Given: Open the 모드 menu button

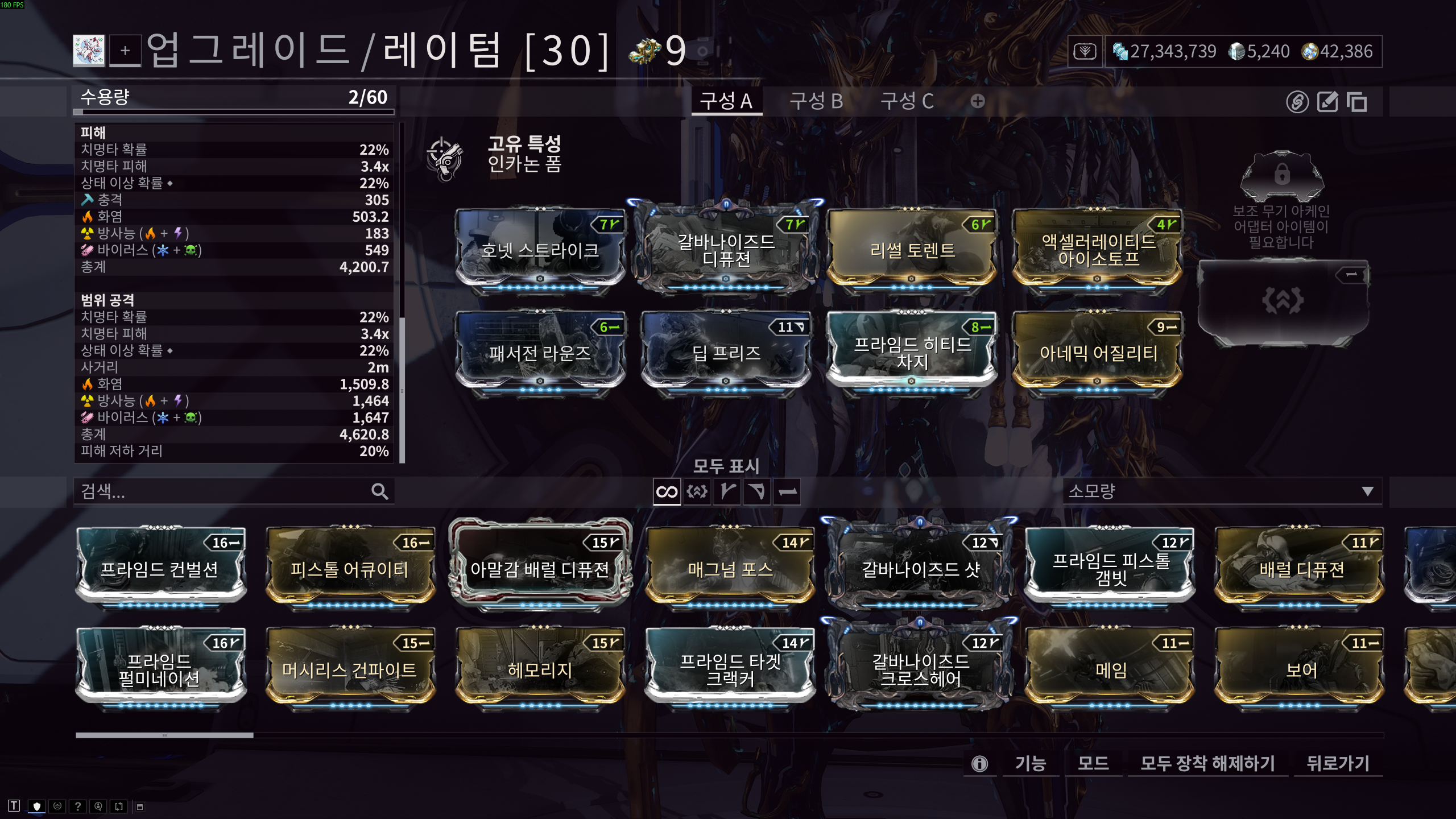Looking at the screenshot, I should 1093,763.
